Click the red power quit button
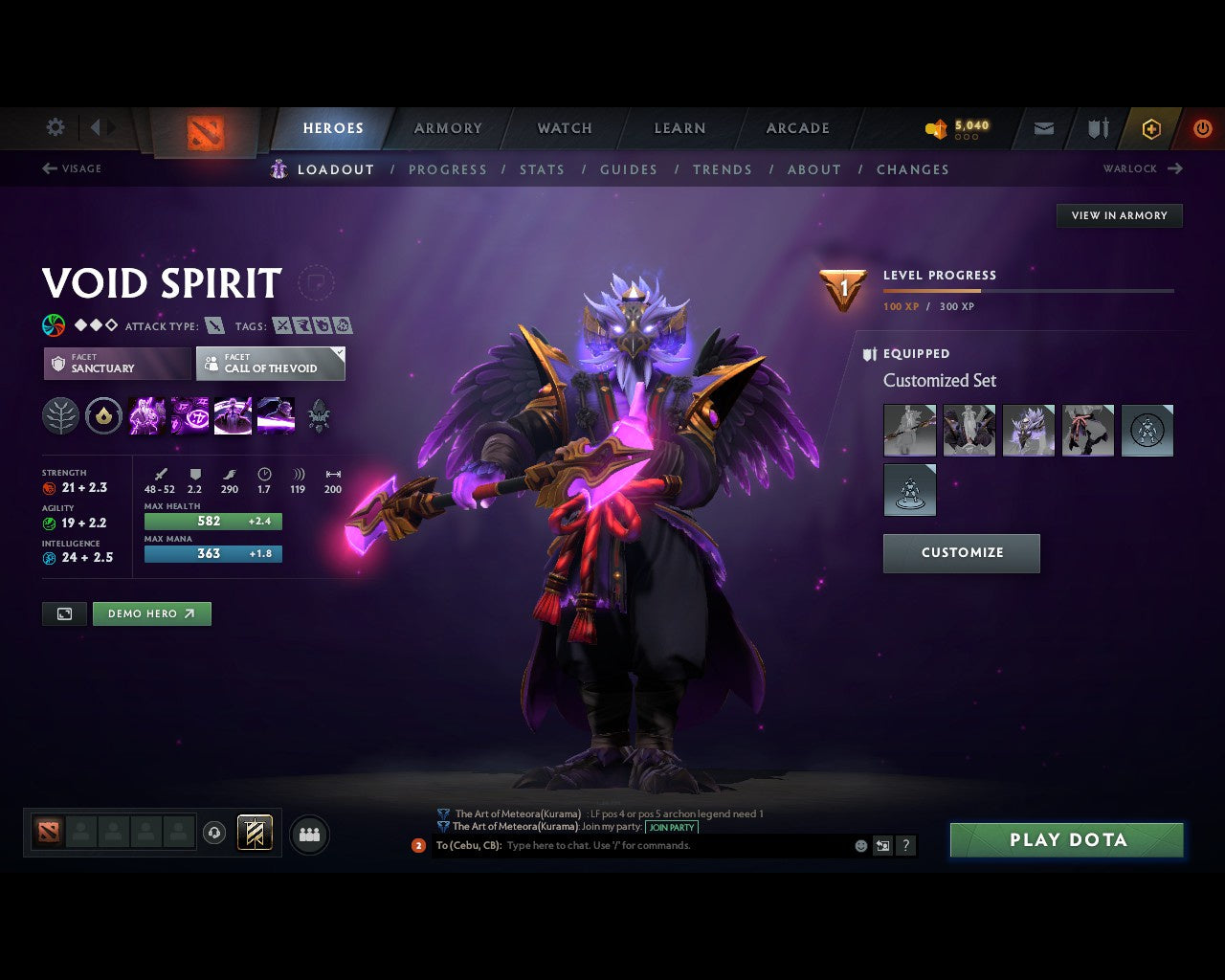 [1202, 128]
